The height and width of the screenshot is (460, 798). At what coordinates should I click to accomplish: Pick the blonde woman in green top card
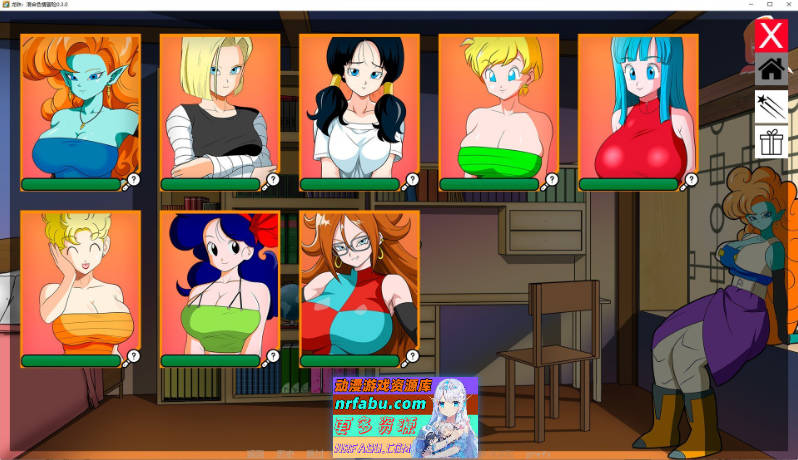499,107
